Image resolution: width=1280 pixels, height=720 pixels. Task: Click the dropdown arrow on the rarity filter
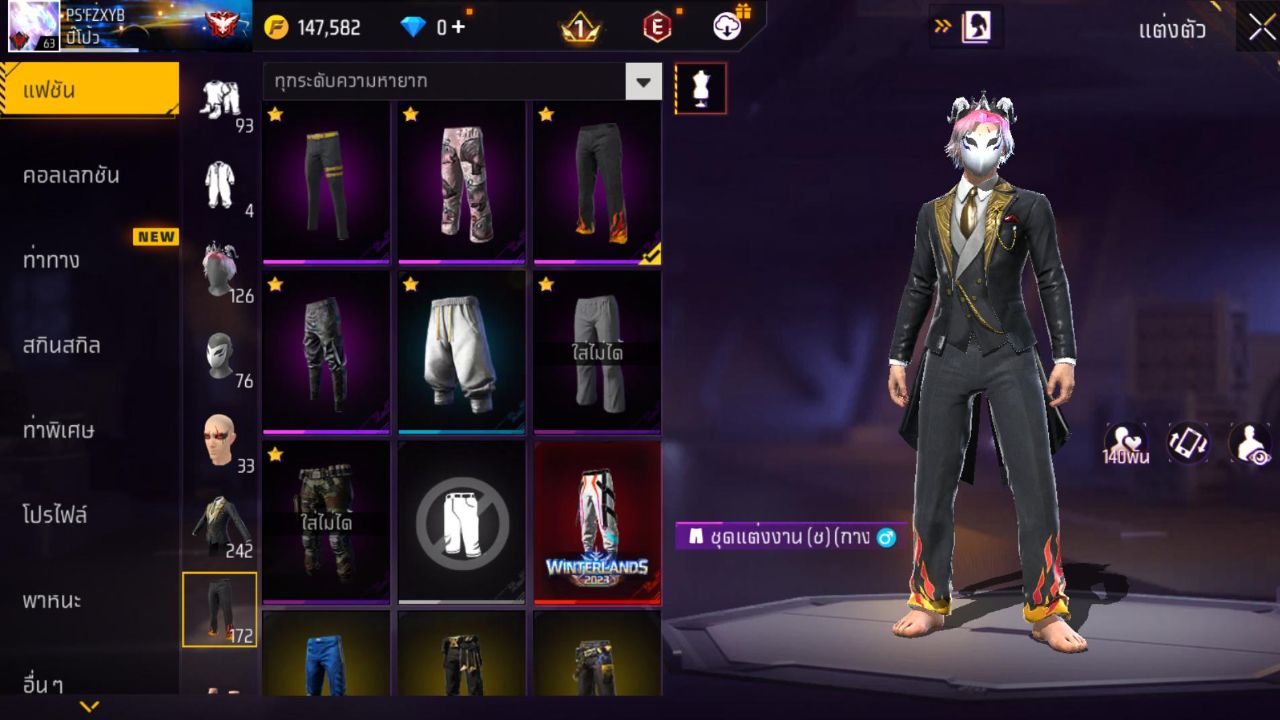click(x=644, y=82)
